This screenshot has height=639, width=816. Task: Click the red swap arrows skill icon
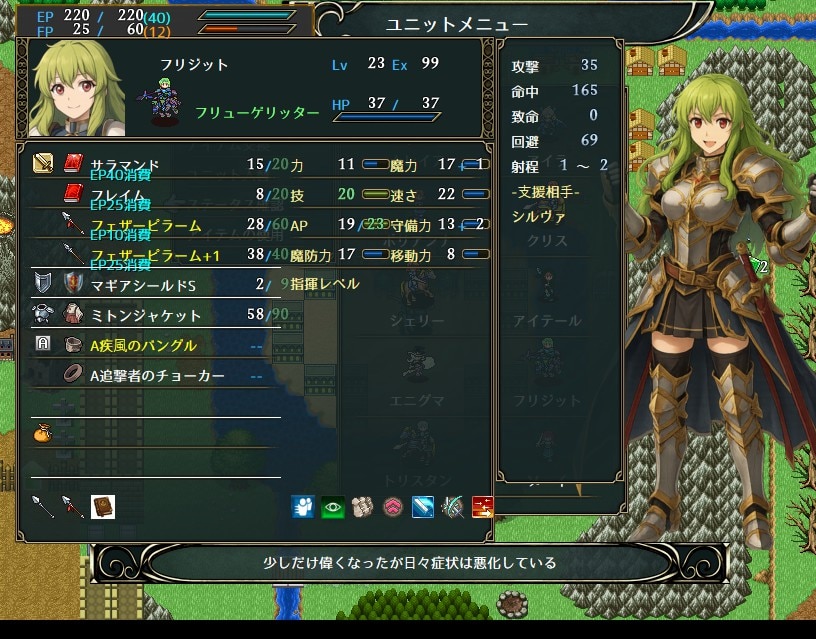click(482, 507)
